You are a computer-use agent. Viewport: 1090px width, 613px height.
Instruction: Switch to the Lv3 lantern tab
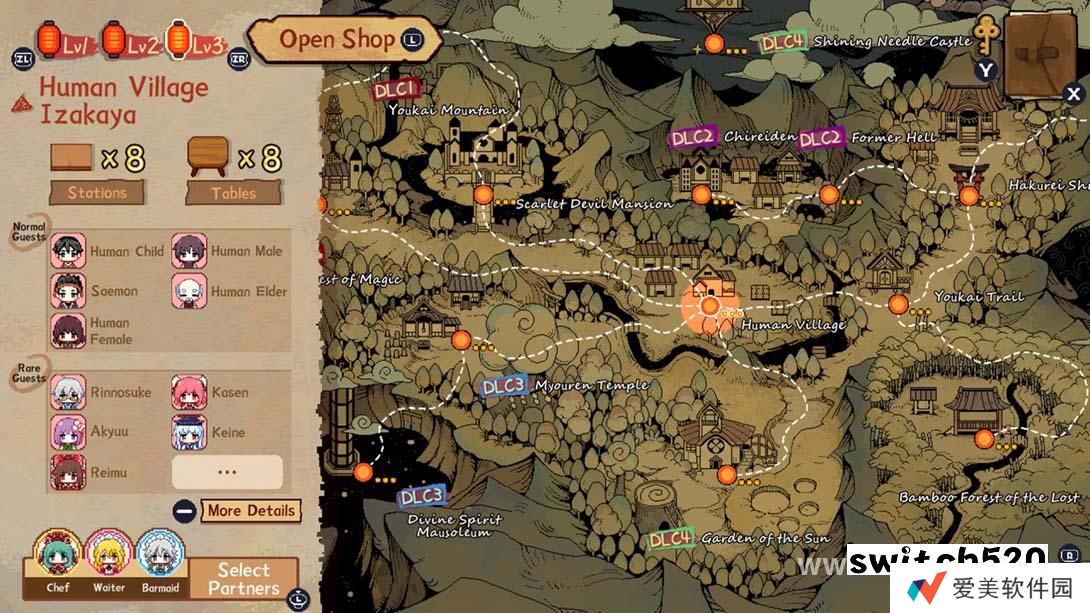[193, 42]
